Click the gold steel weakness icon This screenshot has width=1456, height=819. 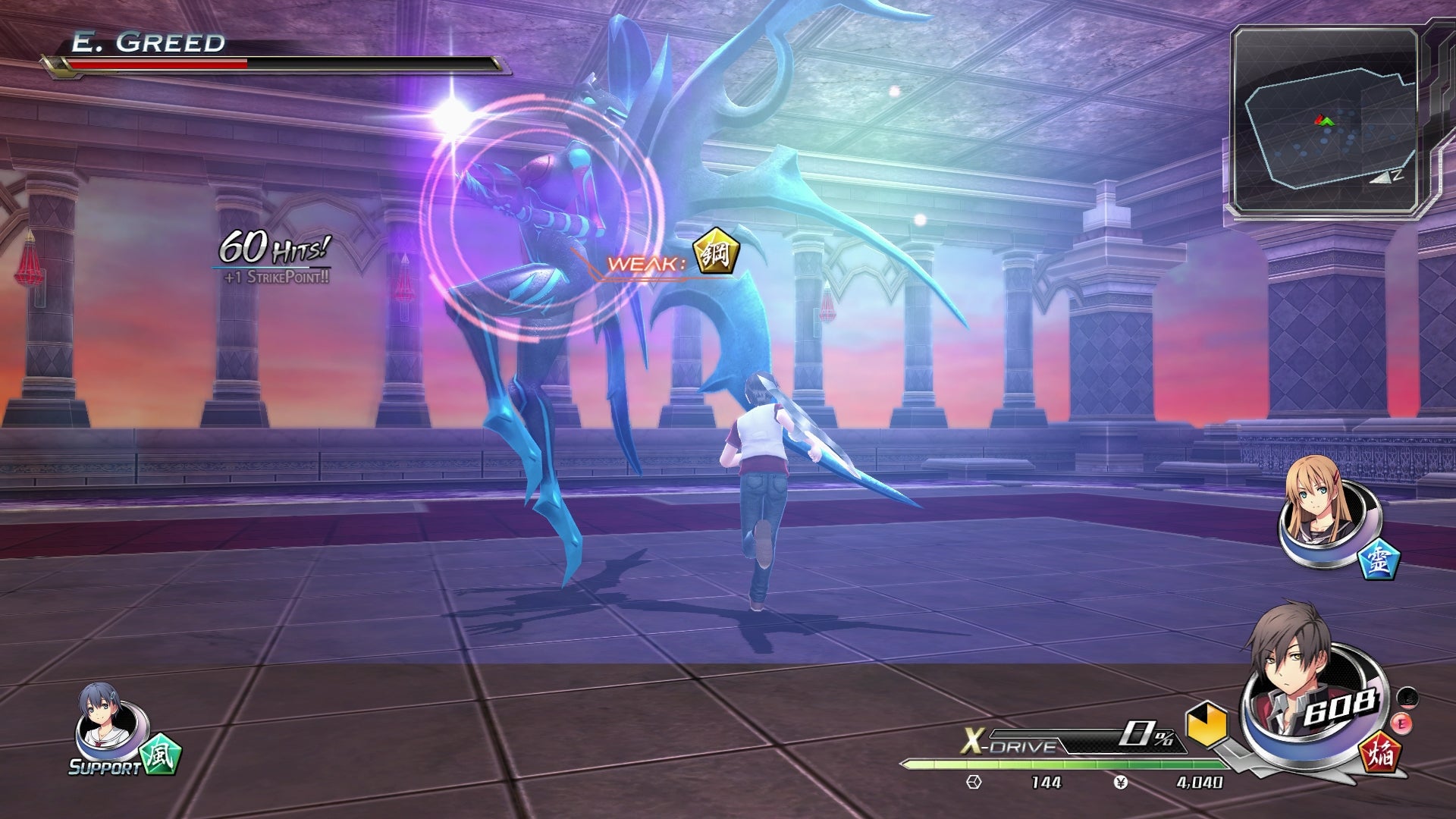click(x=716, y=253)
